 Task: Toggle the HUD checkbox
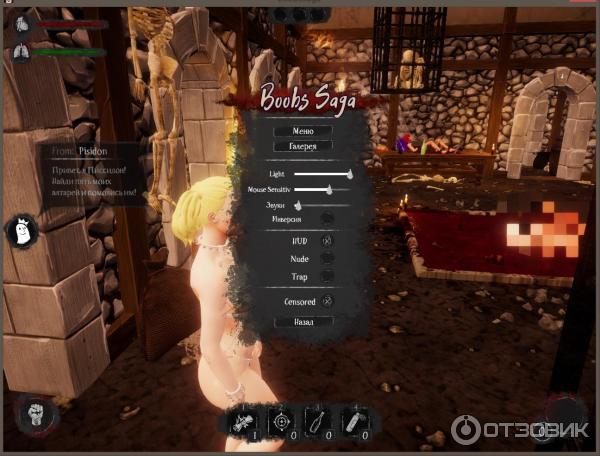[327, 241]
